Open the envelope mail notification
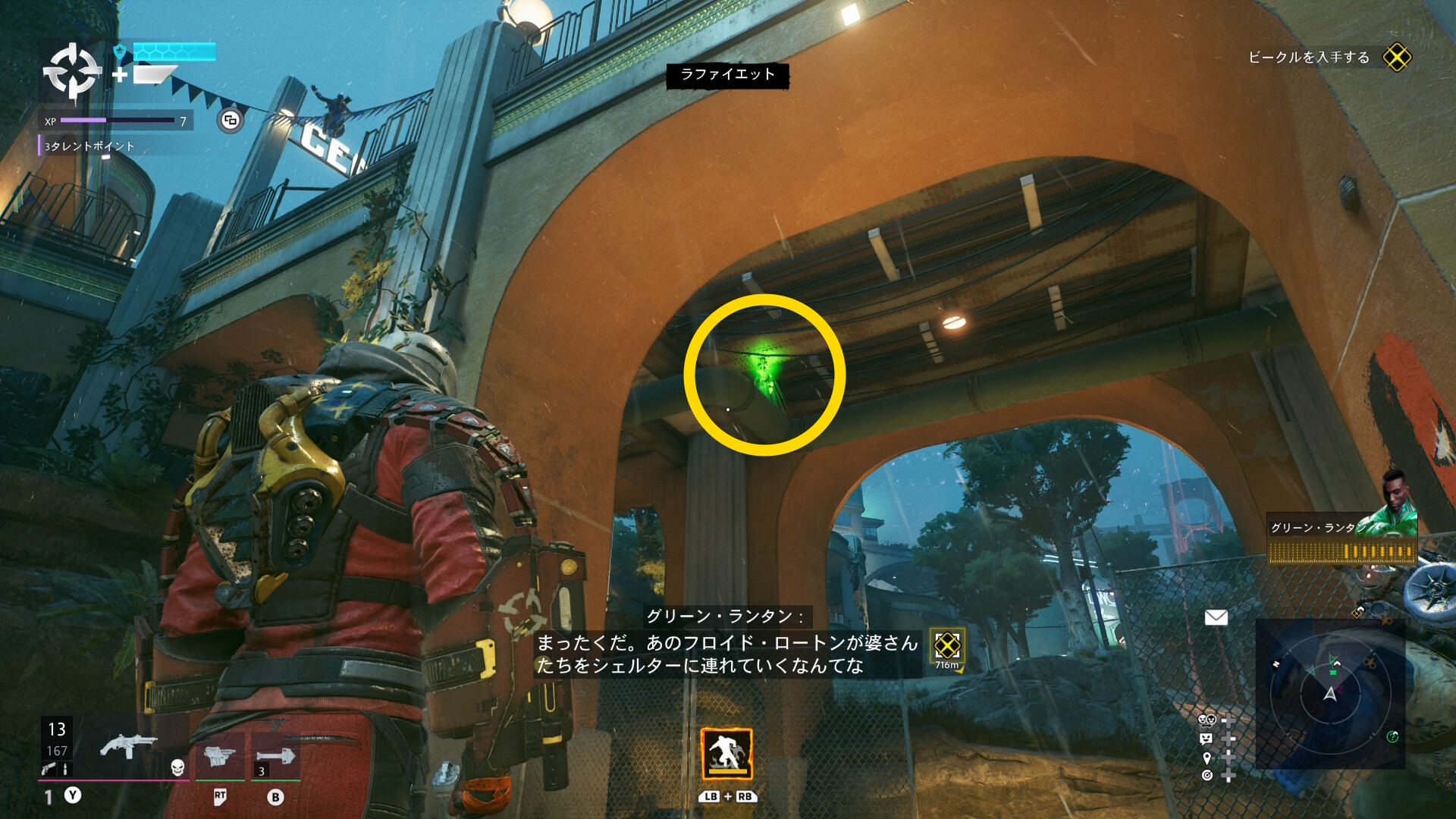Screen dimensions: 1456x819 coord(1216,617)
